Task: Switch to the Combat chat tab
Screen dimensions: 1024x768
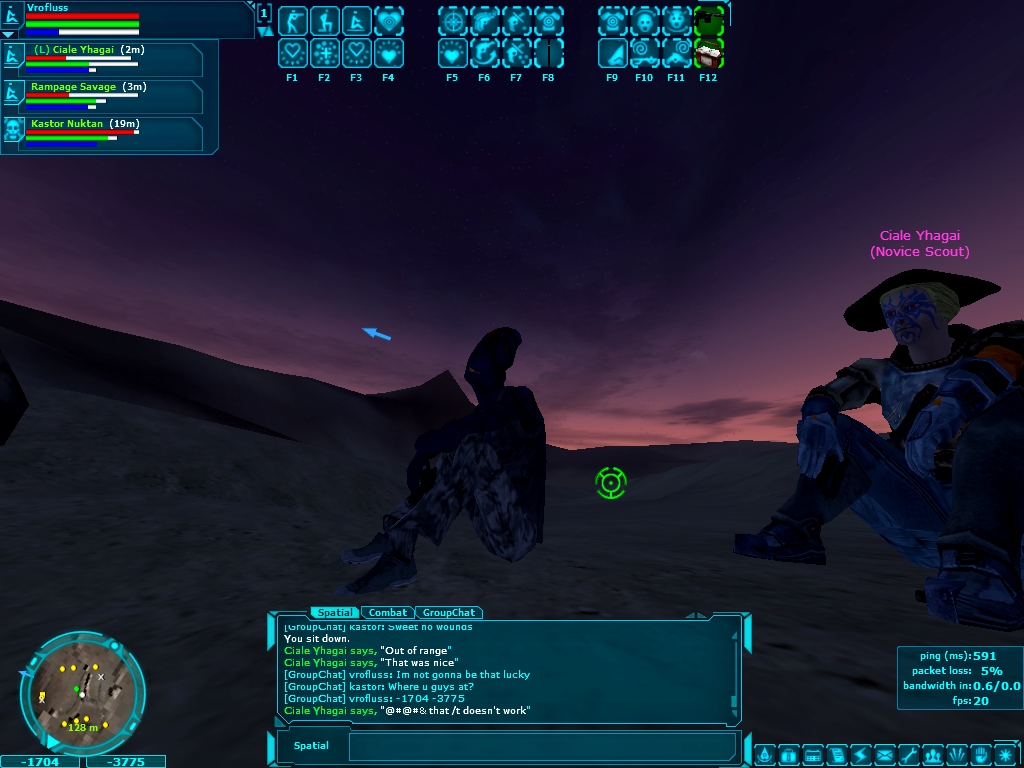Action: 387,612
